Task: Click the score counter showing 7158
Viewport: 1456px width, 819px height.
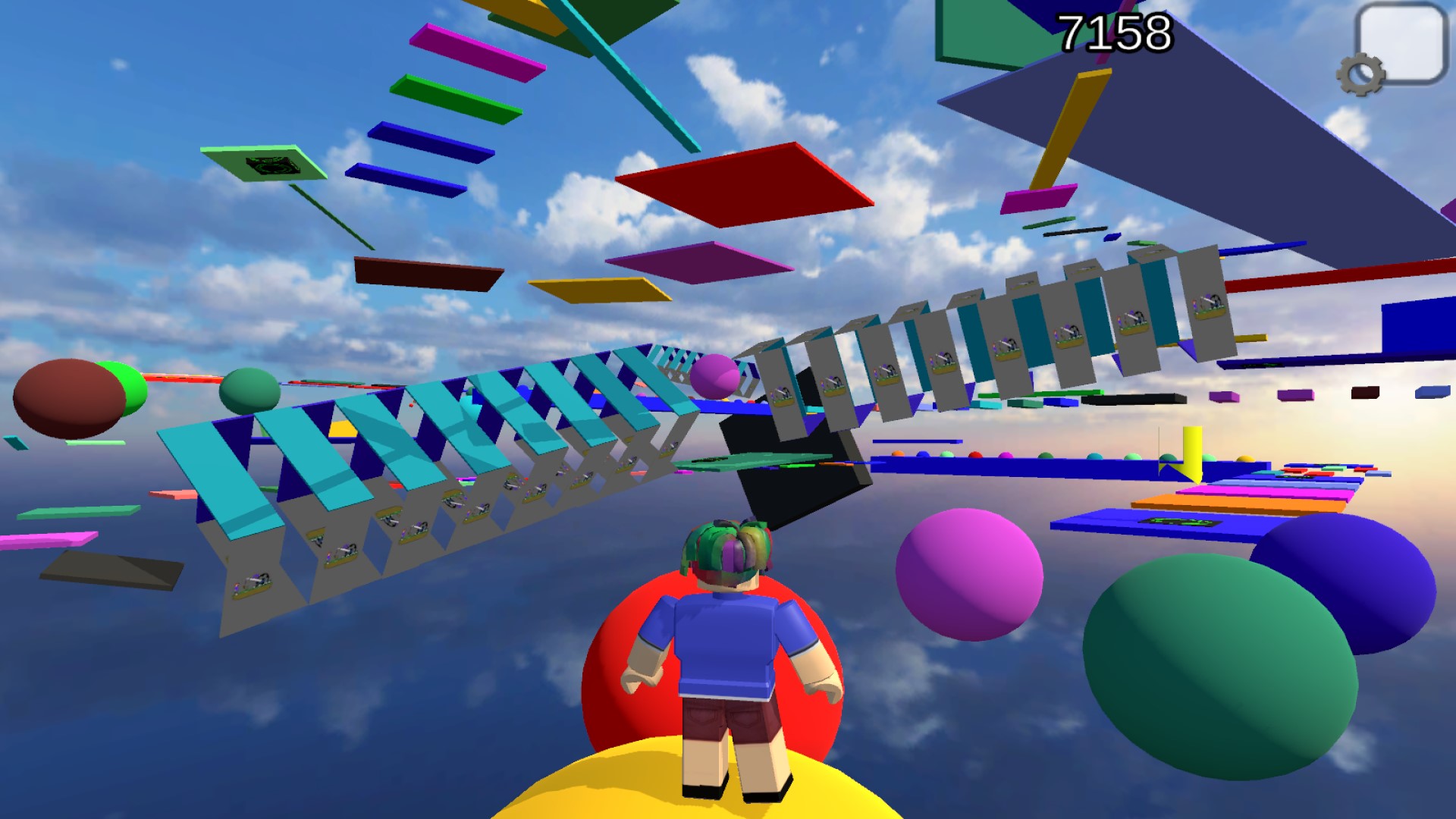Action: point(1115,32)
